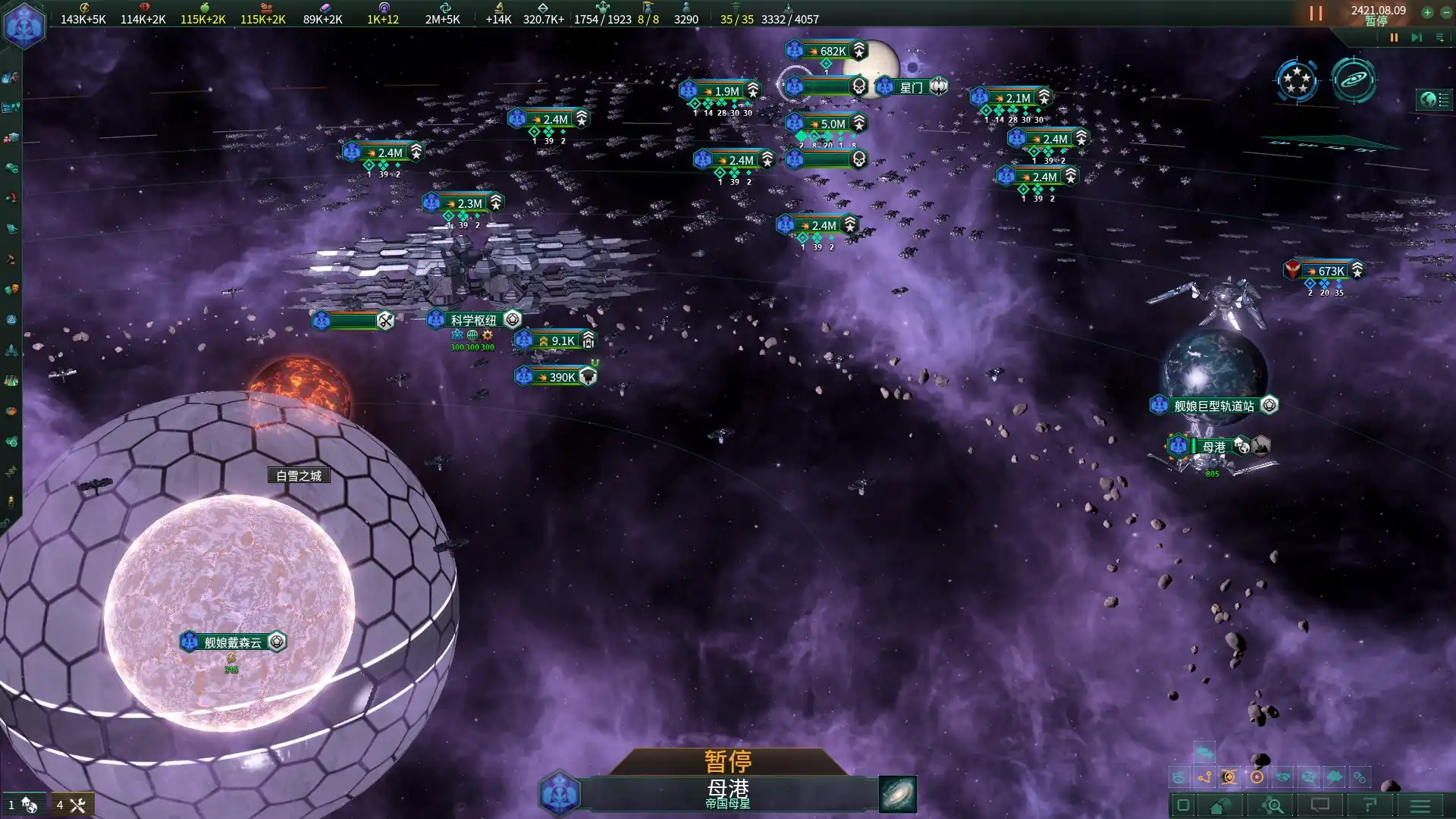This screenshot has height=819, width=1456.
Task: Increase game speed with the plus button
Action: [x=1427, y=12]
